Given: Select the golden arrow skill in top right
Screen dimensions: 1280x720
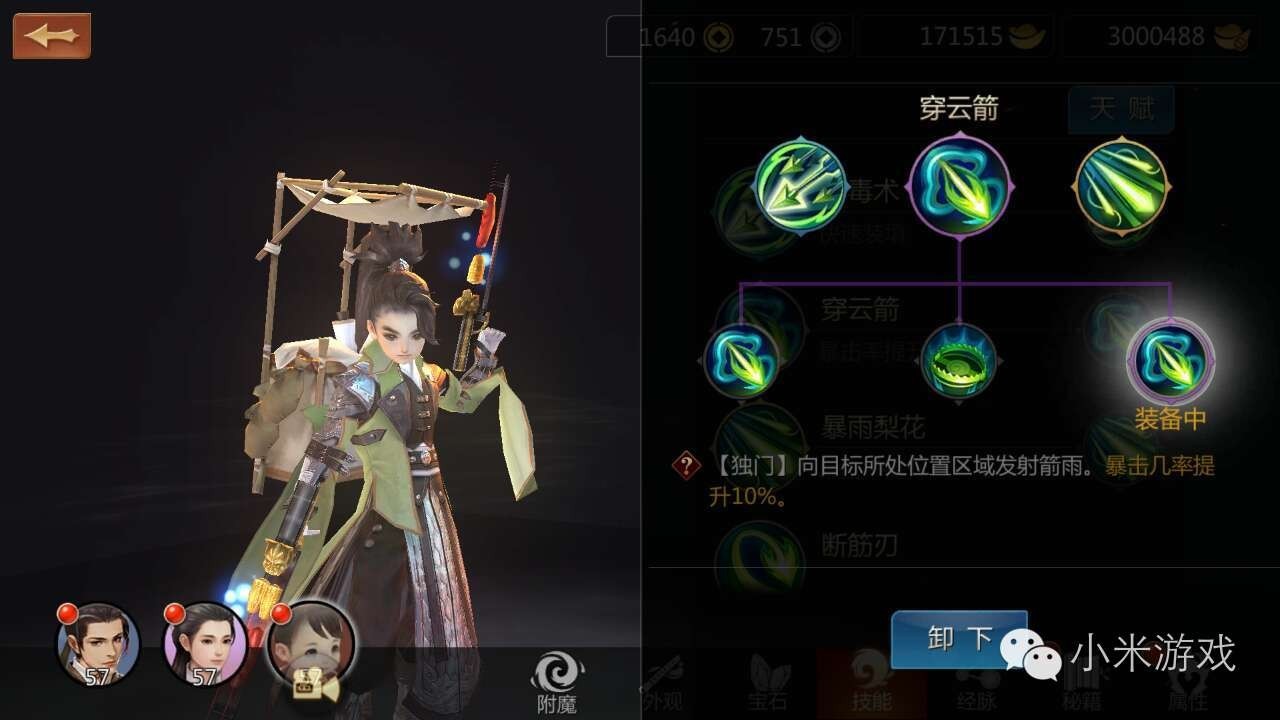Looking at the screenshot, I should pos(1120,188).
